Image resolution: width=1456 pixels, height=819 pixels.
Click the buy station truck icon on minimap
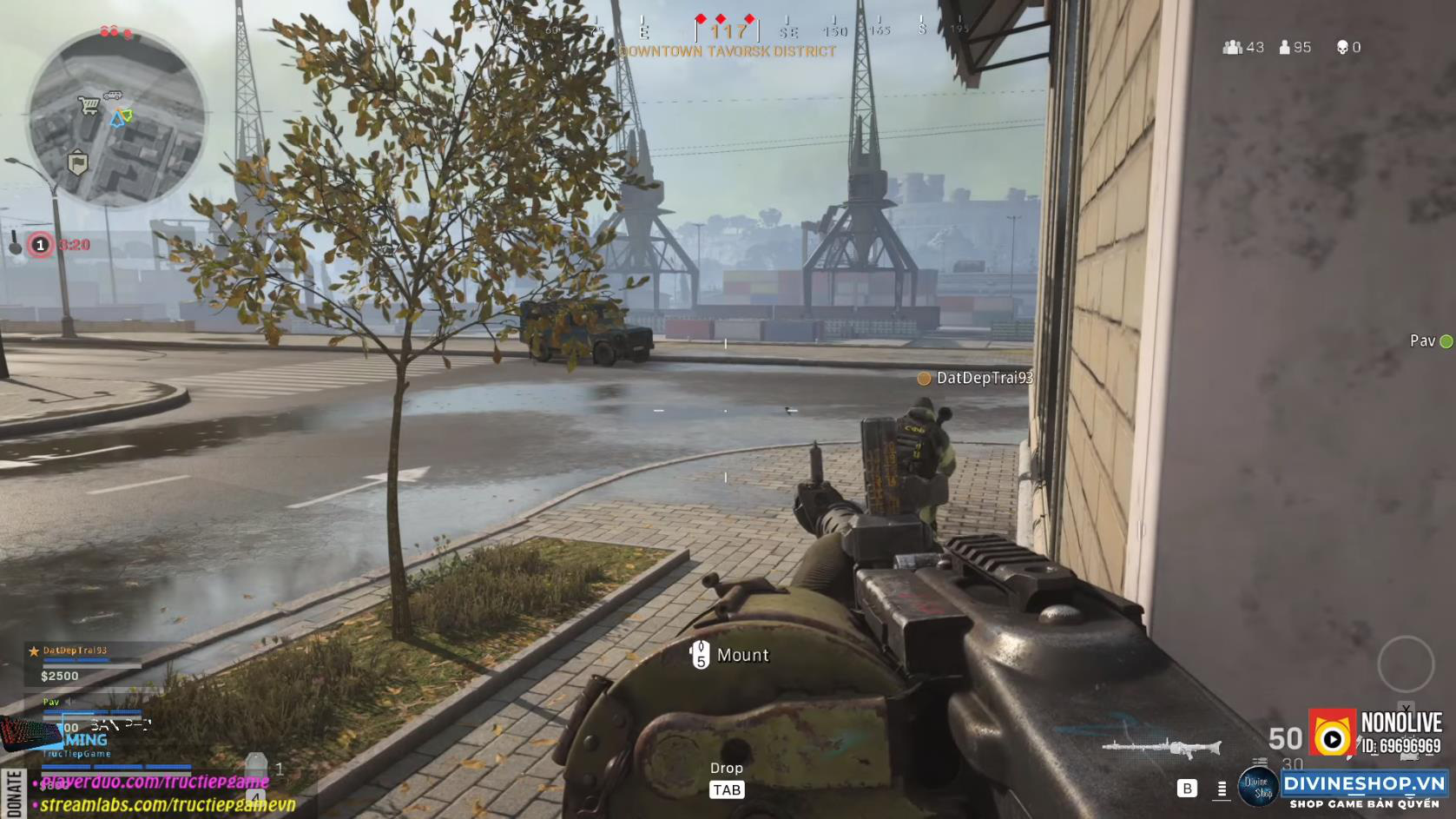pos(114,94)
